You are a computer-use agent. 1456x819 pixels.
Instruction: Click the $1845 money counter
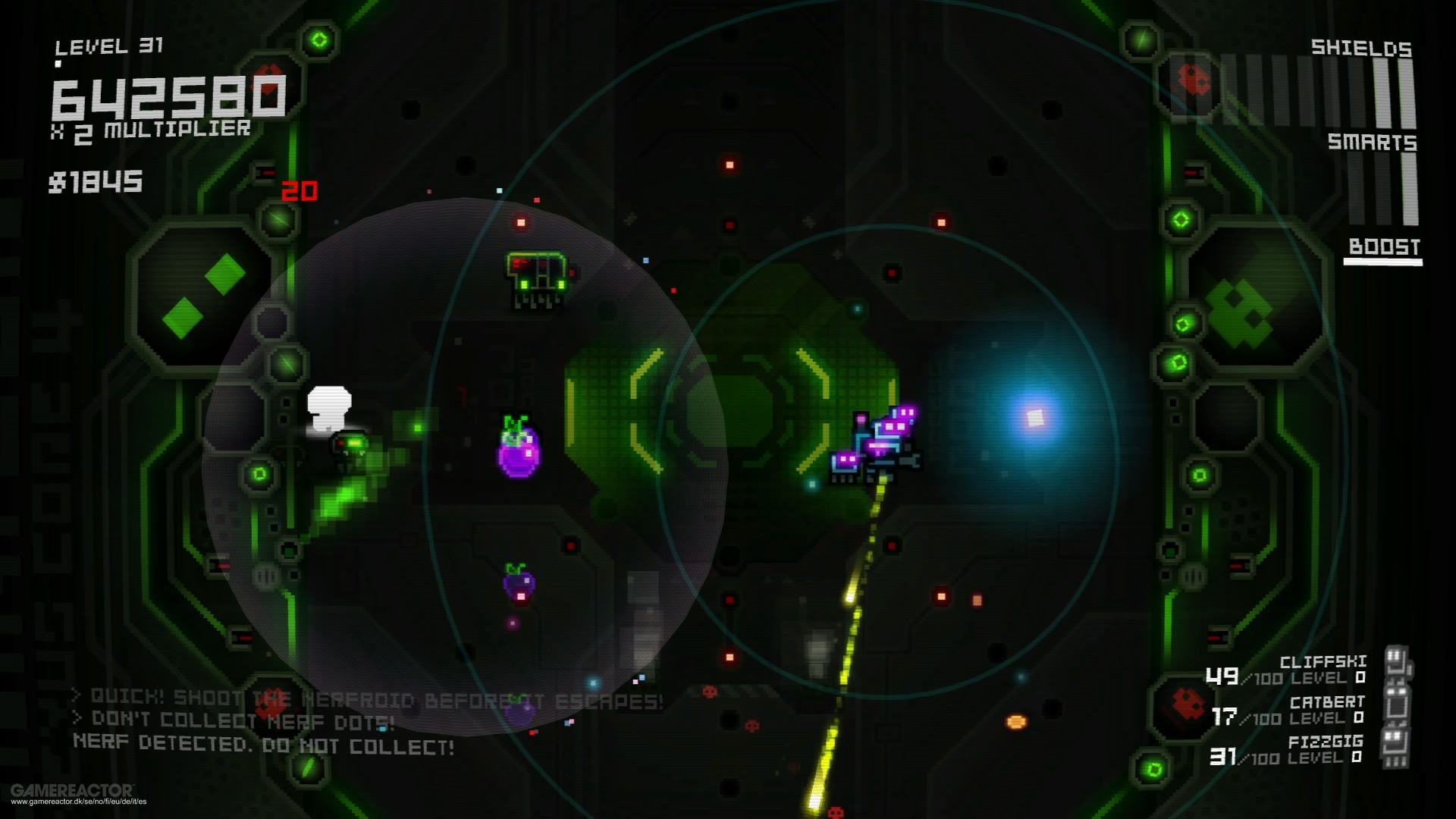tap(96, 180)
